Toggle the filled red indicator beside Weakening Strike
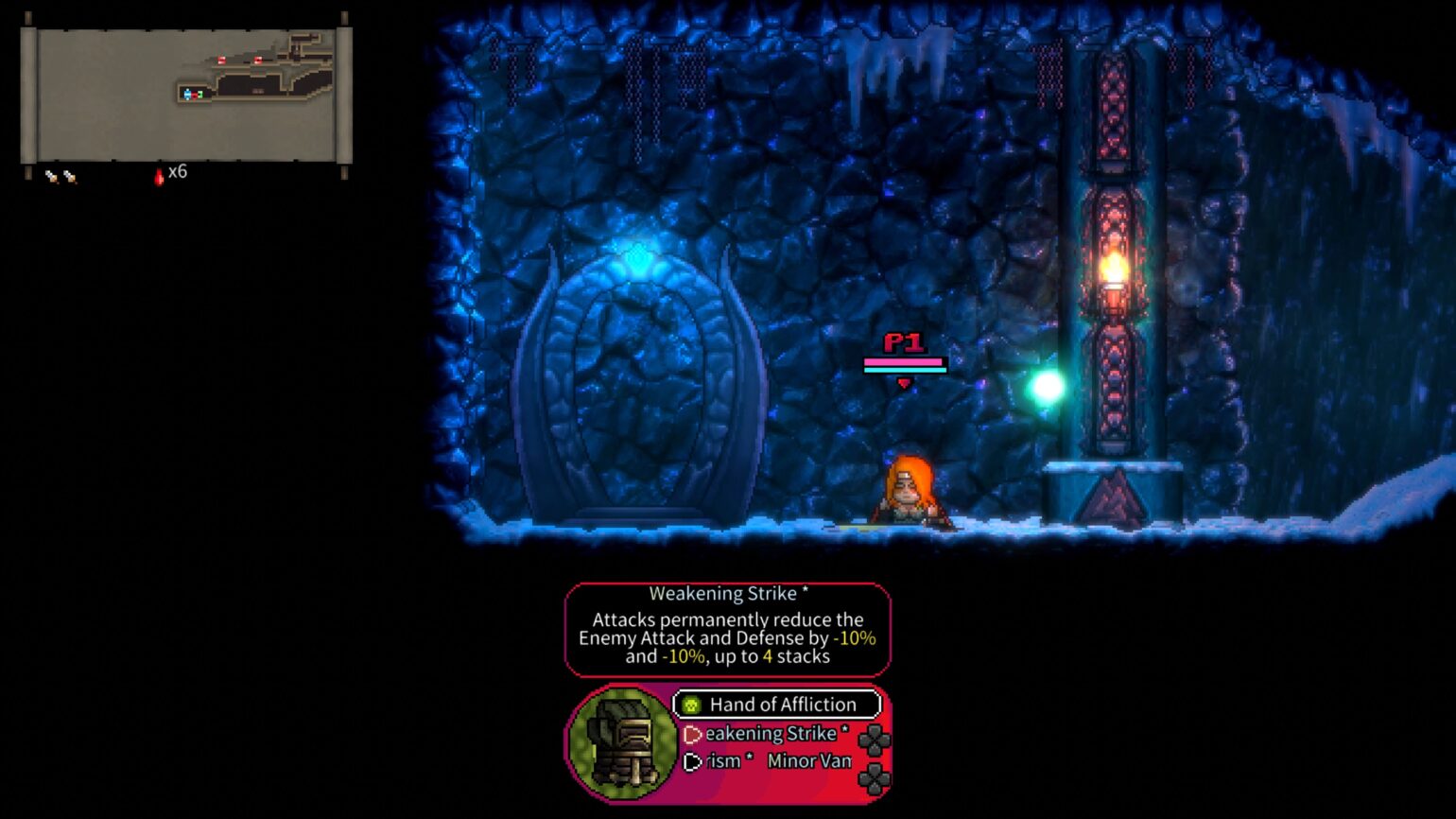The image size is (1456, 819). pyautogui.click(x=693, y=735)
